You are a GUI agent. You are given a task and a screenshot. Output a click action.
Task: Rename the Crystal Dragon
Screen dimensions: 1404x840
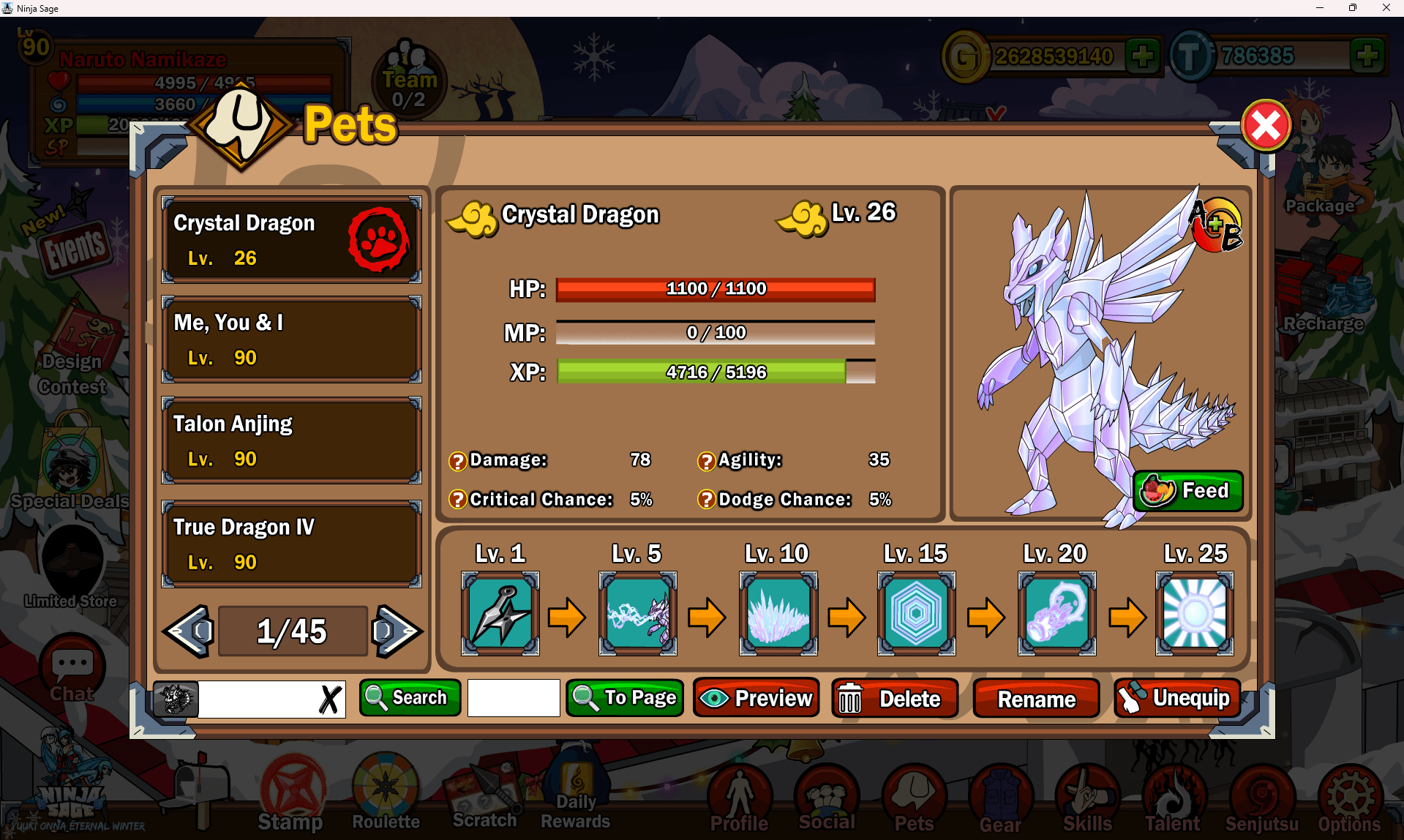1036,699
